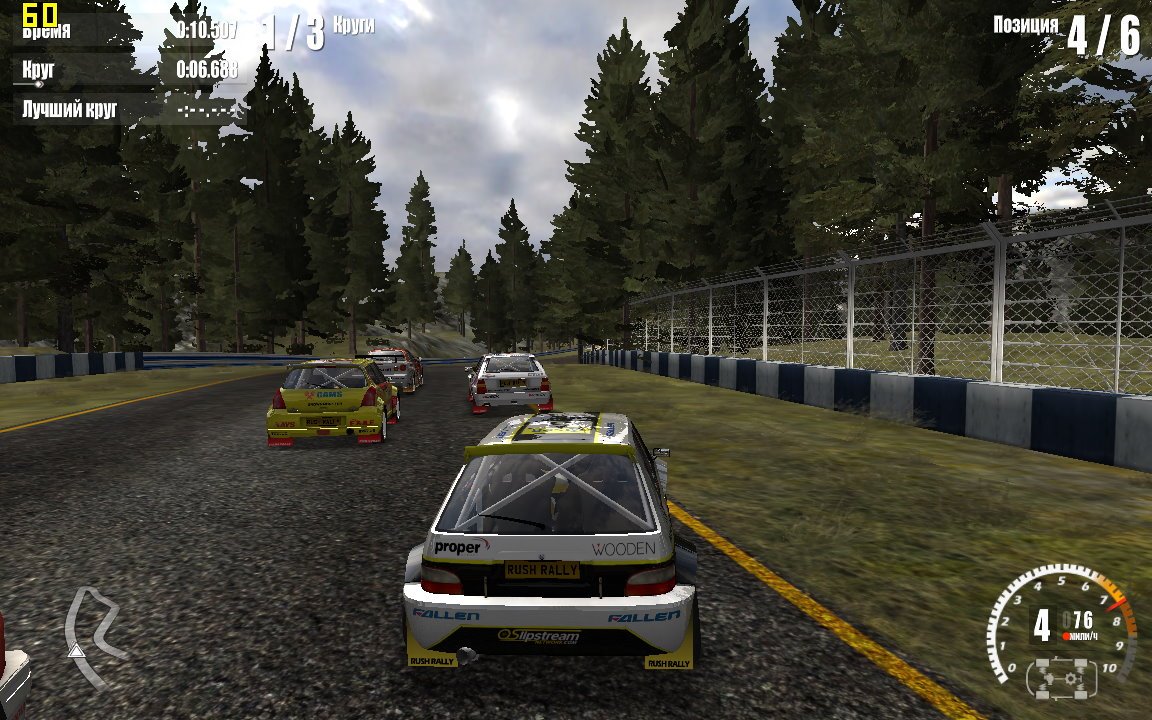
Task: Click the track outline minimap
Action: (x=93, y=636)
